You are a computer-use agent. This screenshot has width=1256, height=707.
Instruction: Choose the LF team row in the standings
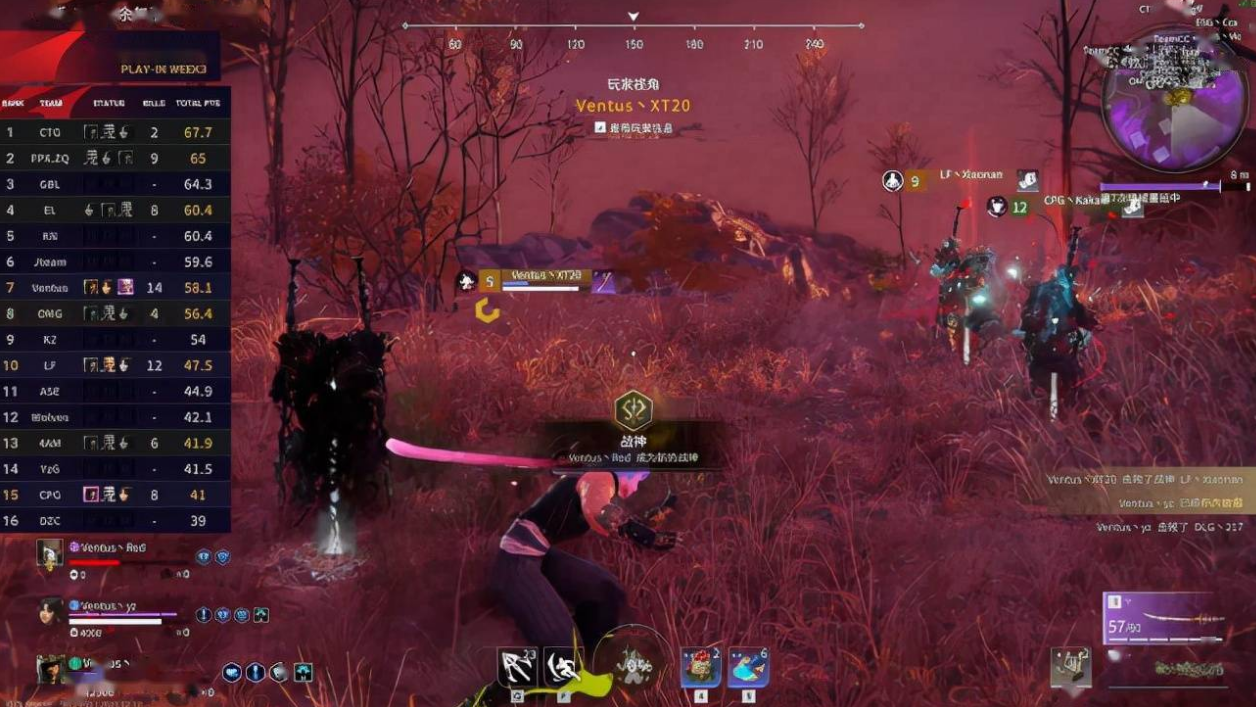click(115, 366)
